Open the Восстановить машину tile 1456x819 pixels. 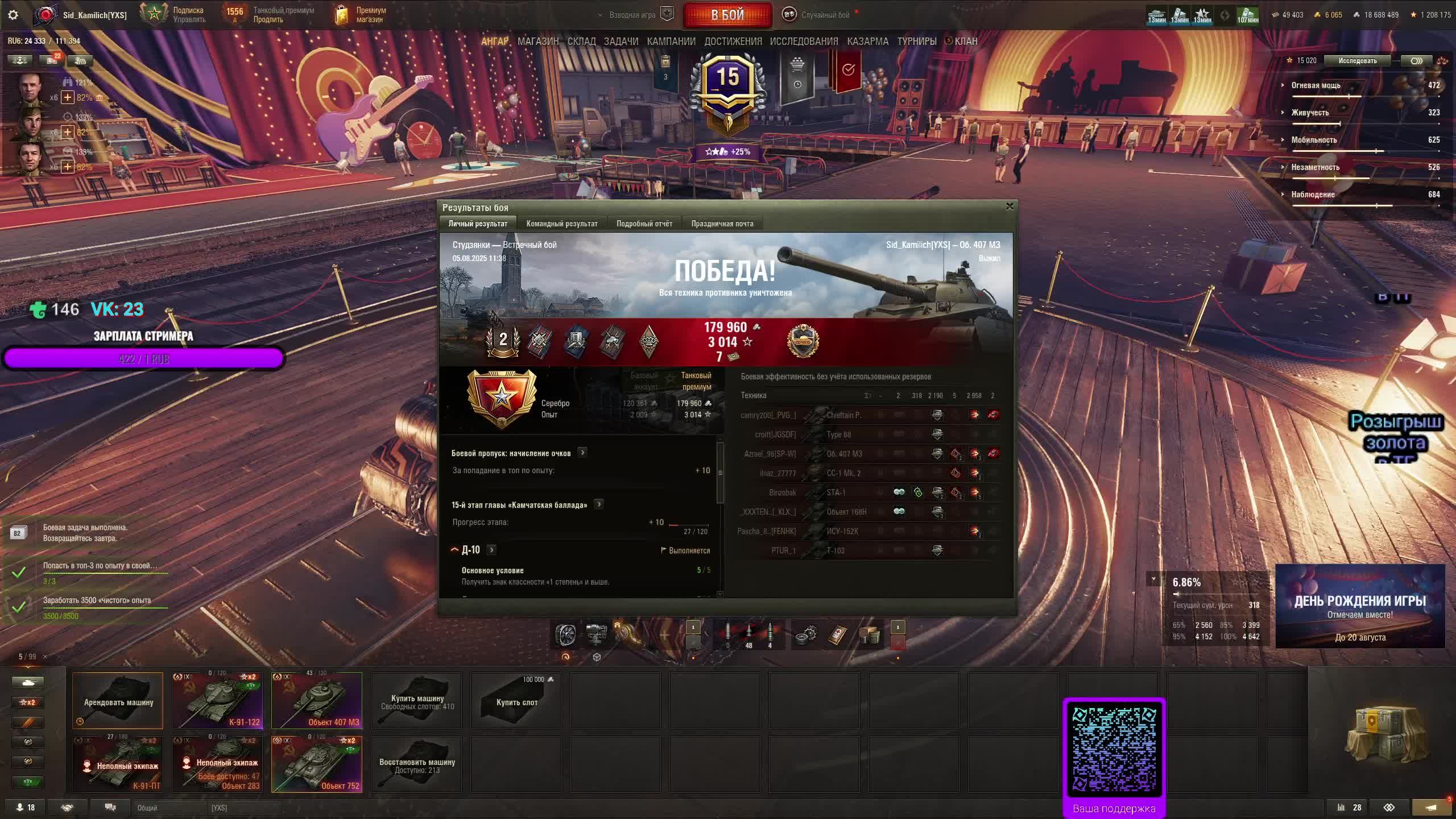tap(417, 764)
